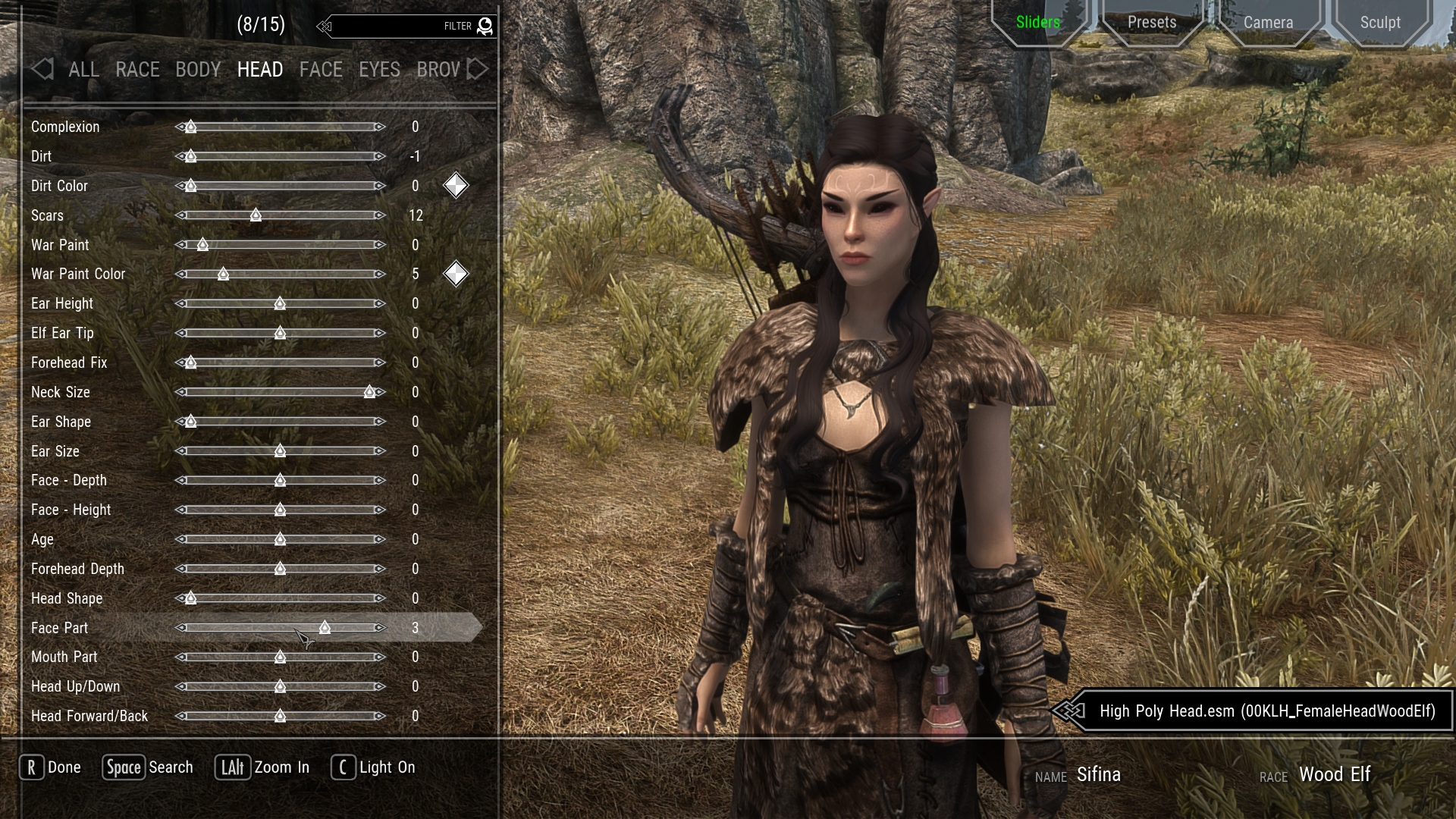The width and height of the screenshot is (1456, 819).
Task: Open the BODY category
Action: point(198,70)
